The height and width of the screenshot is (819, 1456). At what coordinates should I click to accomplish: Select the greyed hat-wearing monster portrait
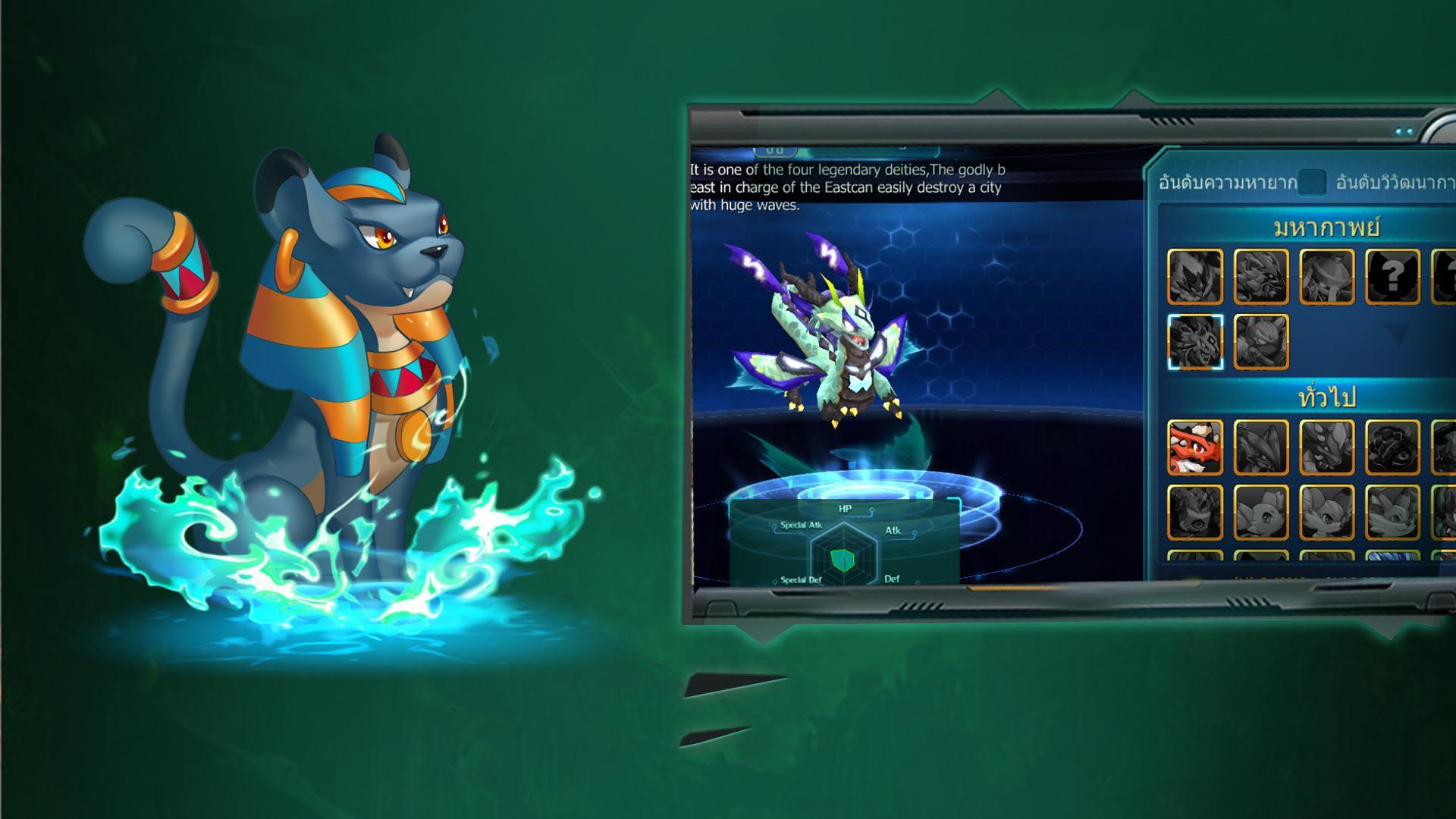[x=1326, y=277]
